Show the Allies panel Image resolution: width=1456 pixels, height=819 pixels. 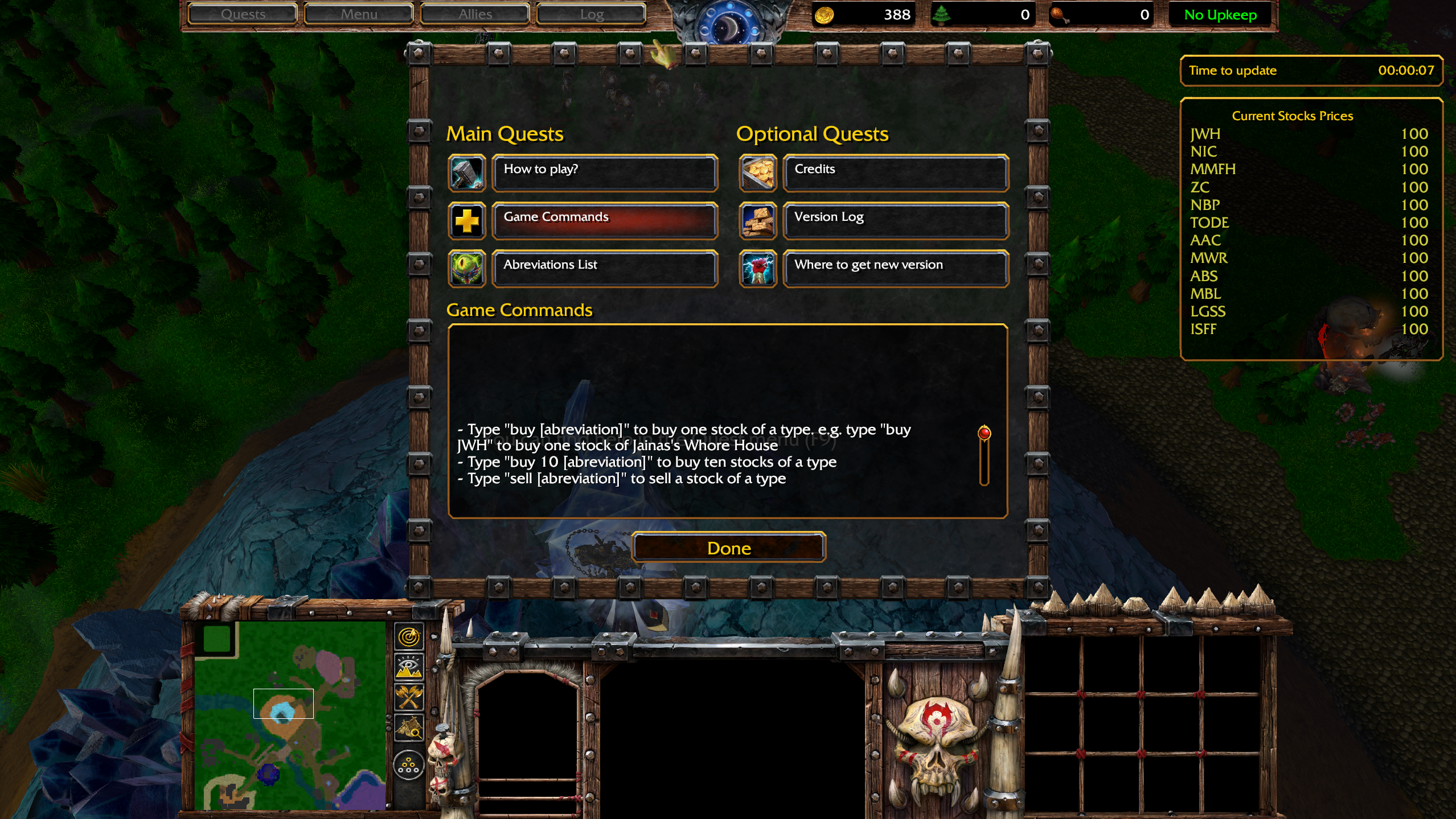click(x=475, y=14)
